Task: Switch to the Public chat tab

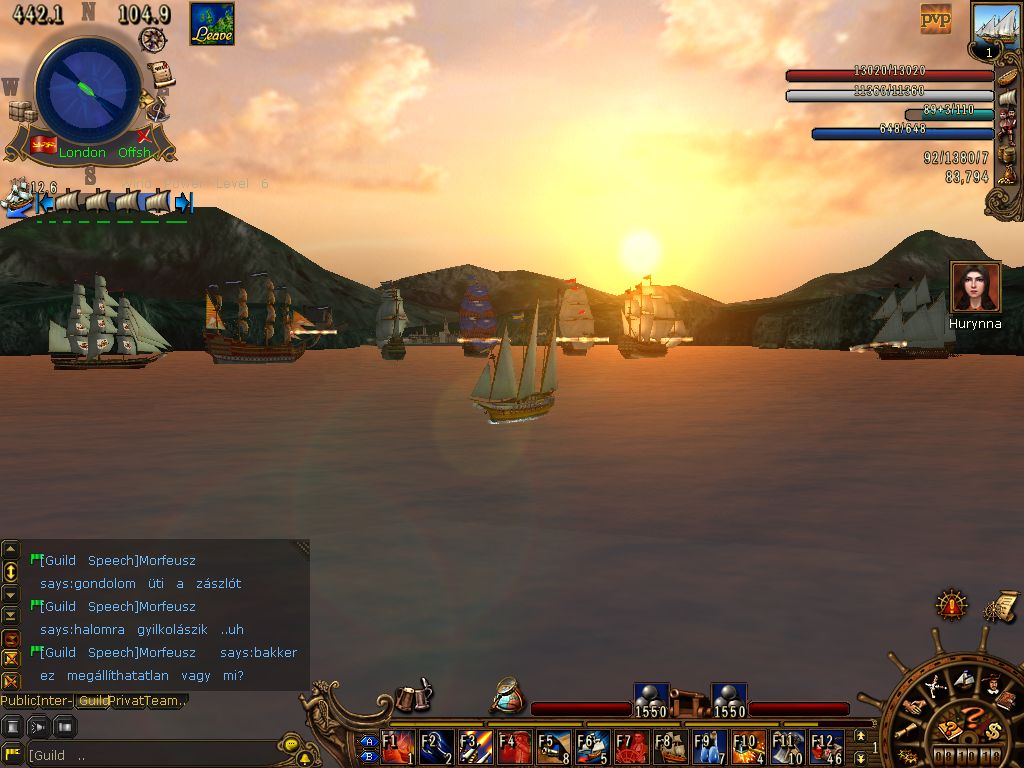Action: tap(20, 701)
